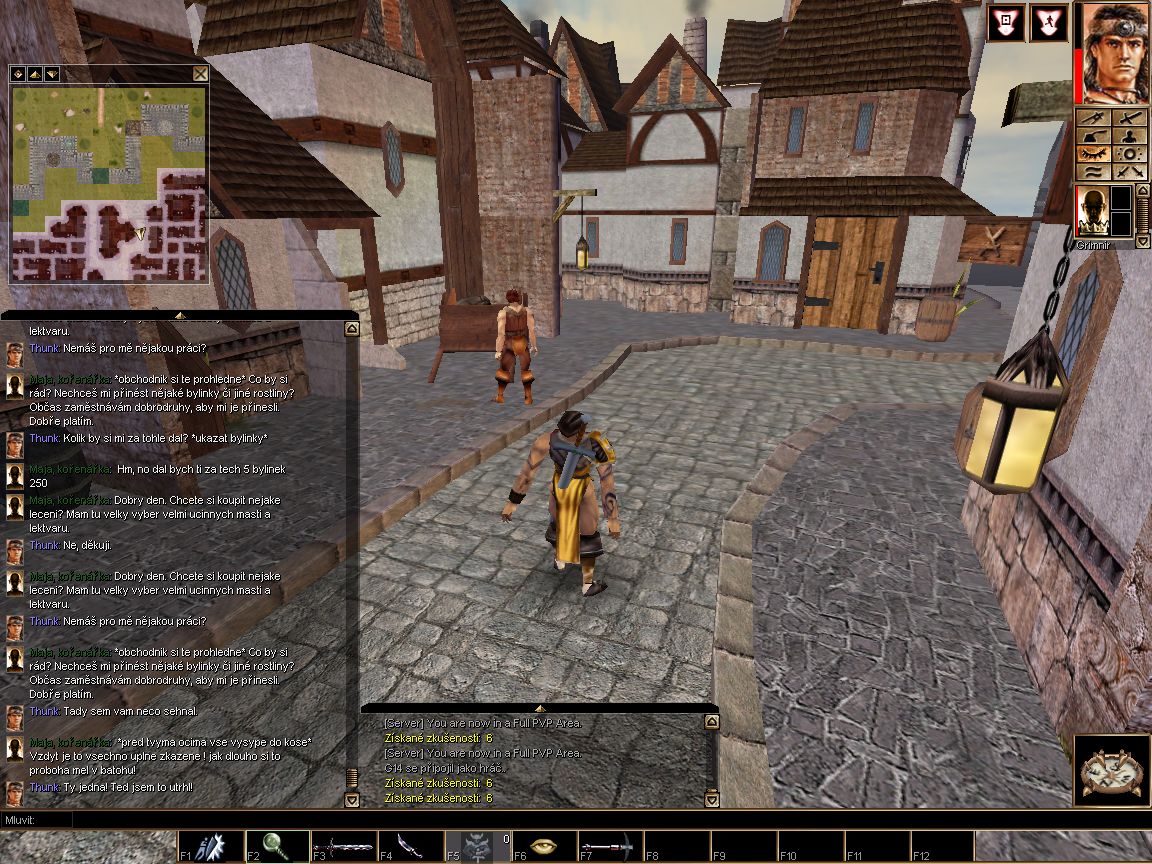
Task: Equip the pickaxe in slot F7
Action: point(610,846)
